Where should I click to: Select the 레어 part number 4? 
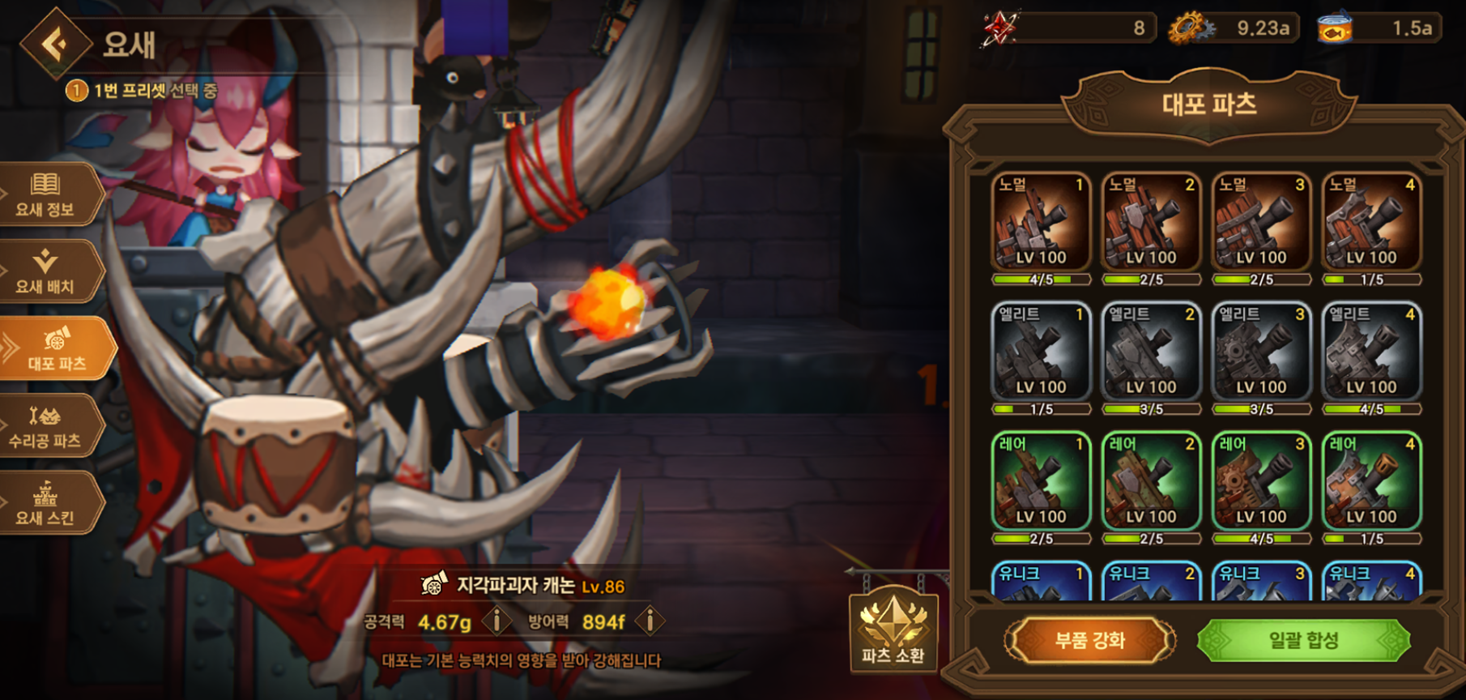tap(1371, 482)
